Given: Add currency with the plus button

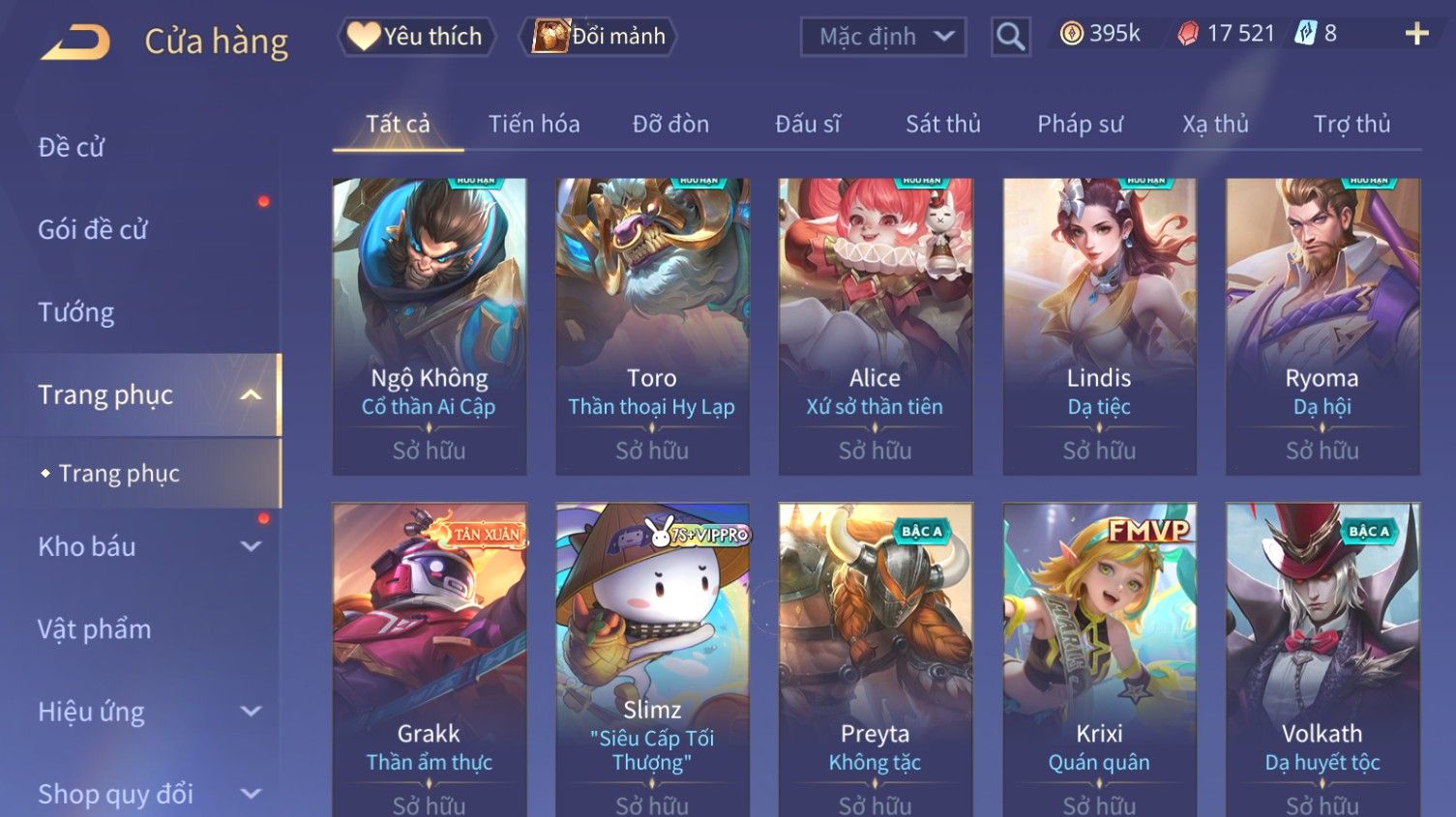Looking at the screenshot, I should pyautogui.click(x=1416, y=34).
